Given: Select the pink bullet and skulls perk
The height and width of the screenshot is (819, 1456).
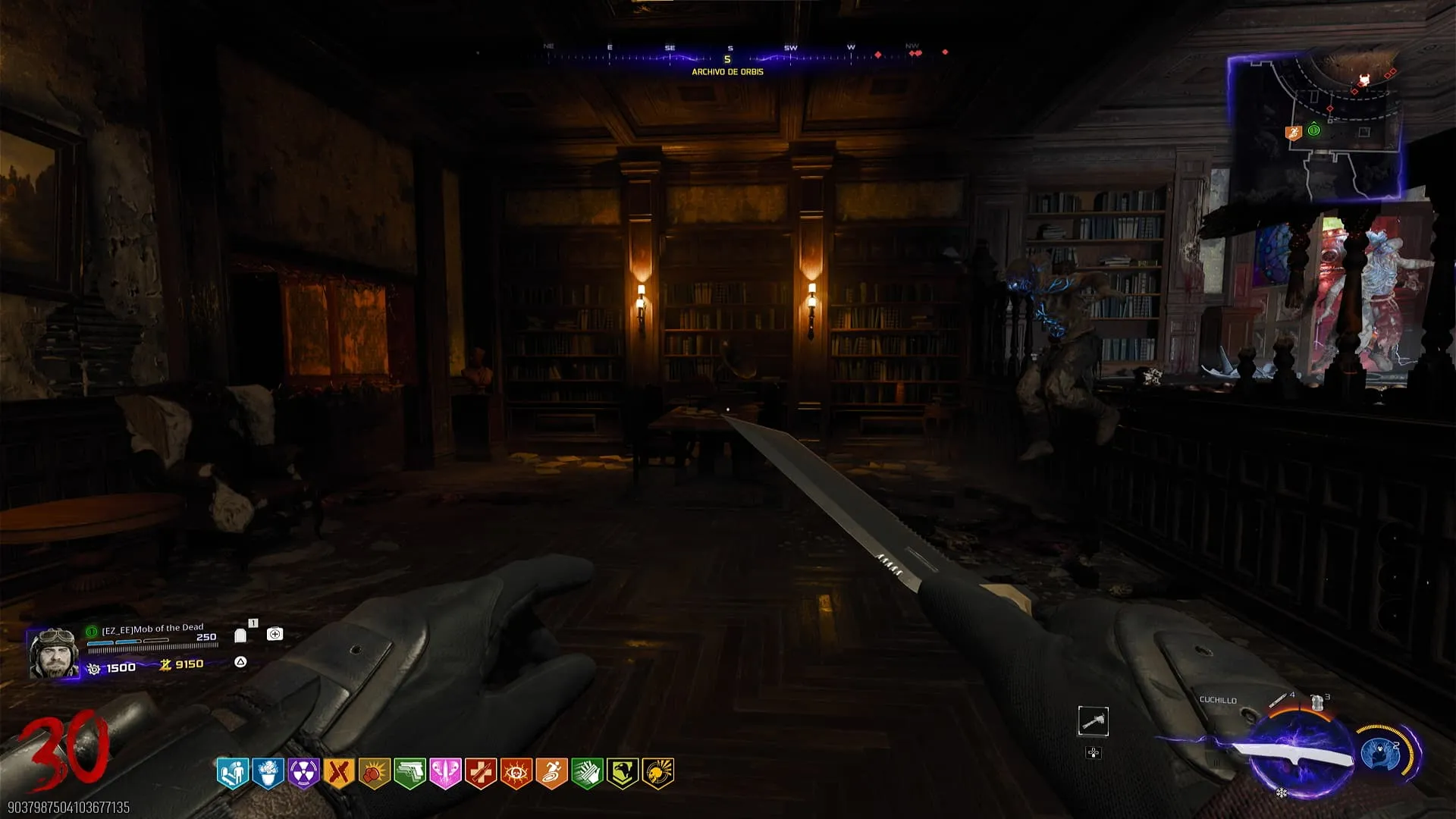Looking at the screenshot, I should pyautogui.click(x=445, y=773).
